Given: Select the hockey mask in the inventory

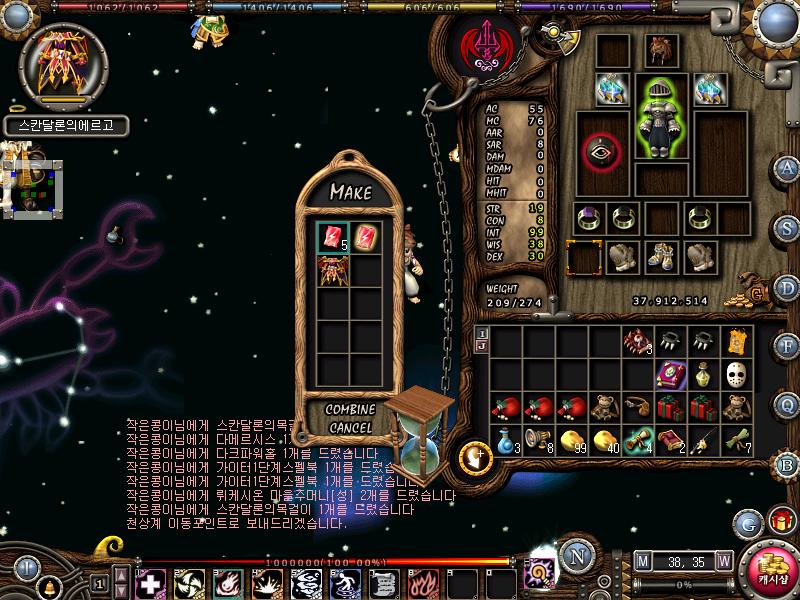Looking at the screenshot, I should point(737,375).
